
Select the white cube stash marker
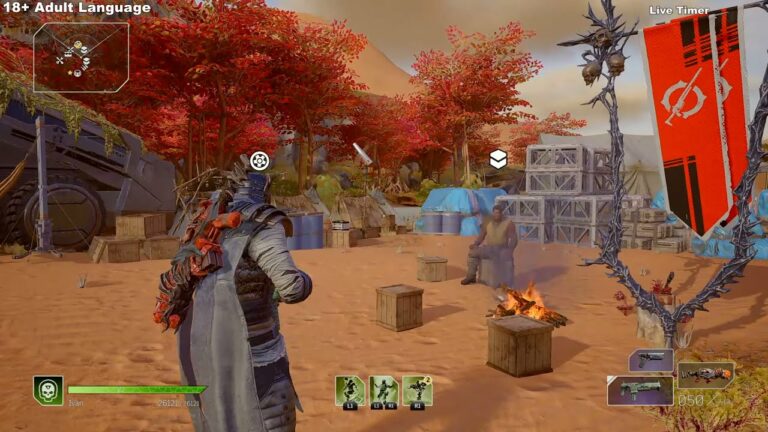coord(497,159)
